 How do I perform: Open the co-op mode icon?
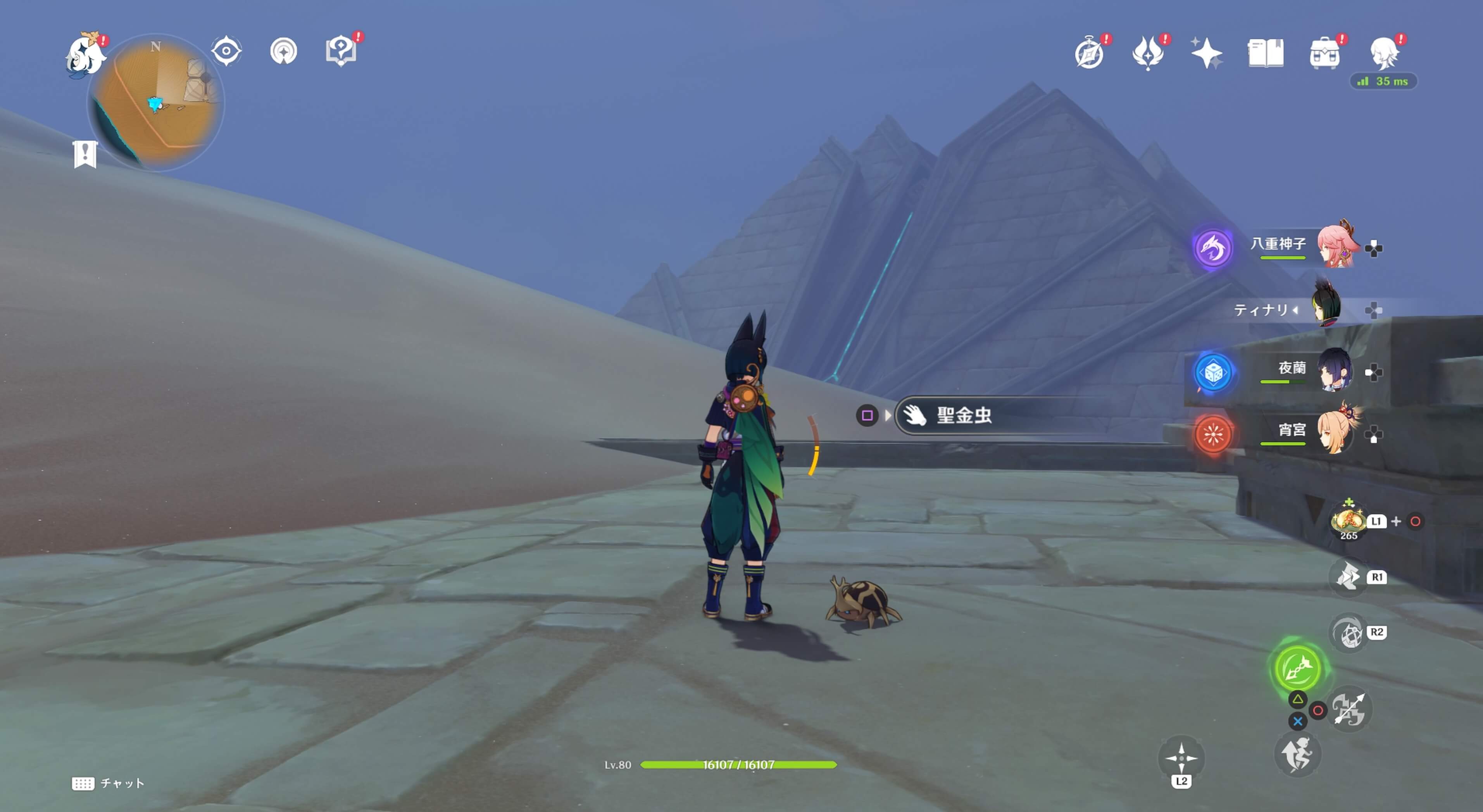coord(283,51)
